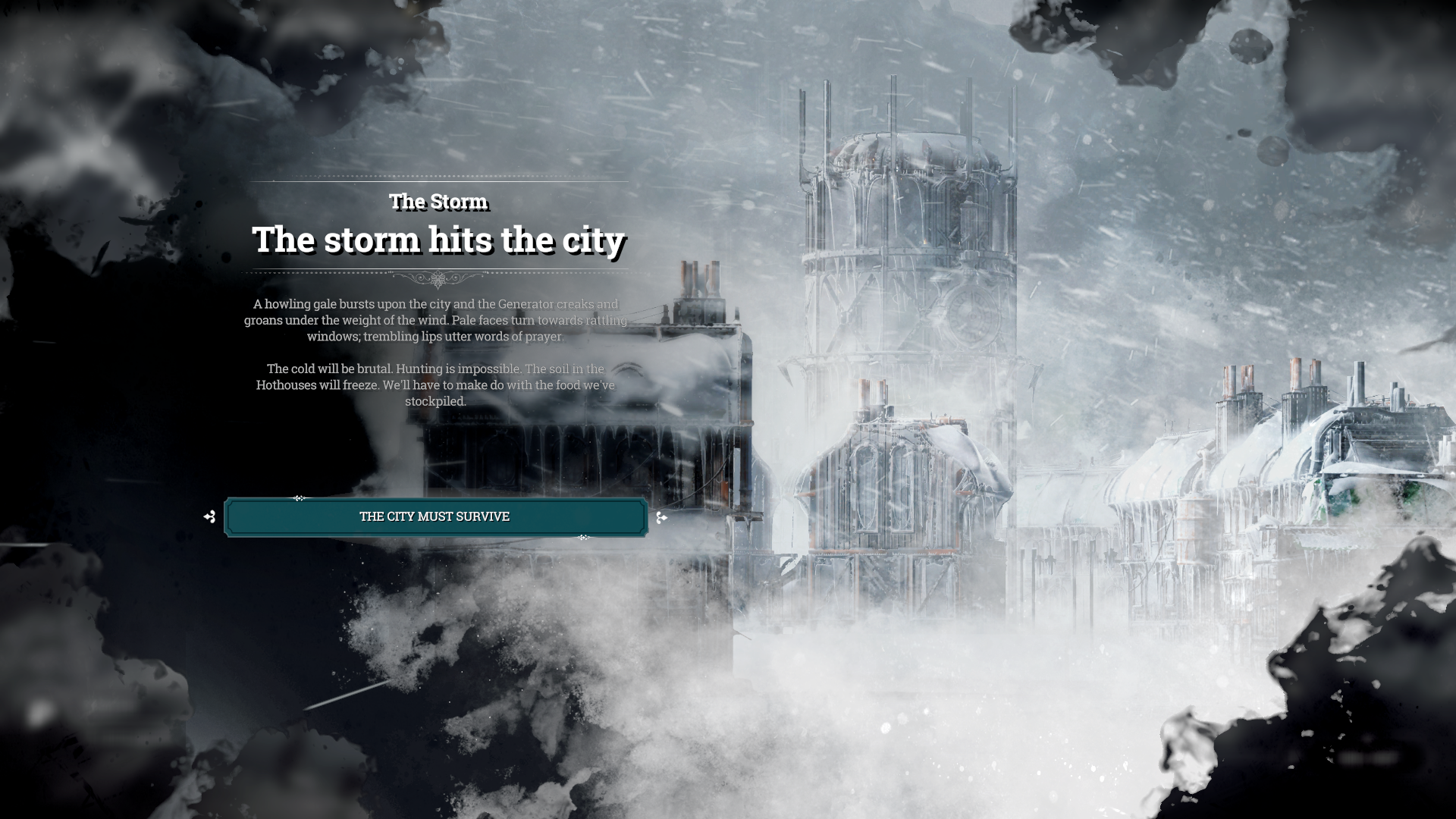This screenshot has height=819, width=1456.
Task: Click the decorative scrollwork divider under the title
Action: point(438,279)
